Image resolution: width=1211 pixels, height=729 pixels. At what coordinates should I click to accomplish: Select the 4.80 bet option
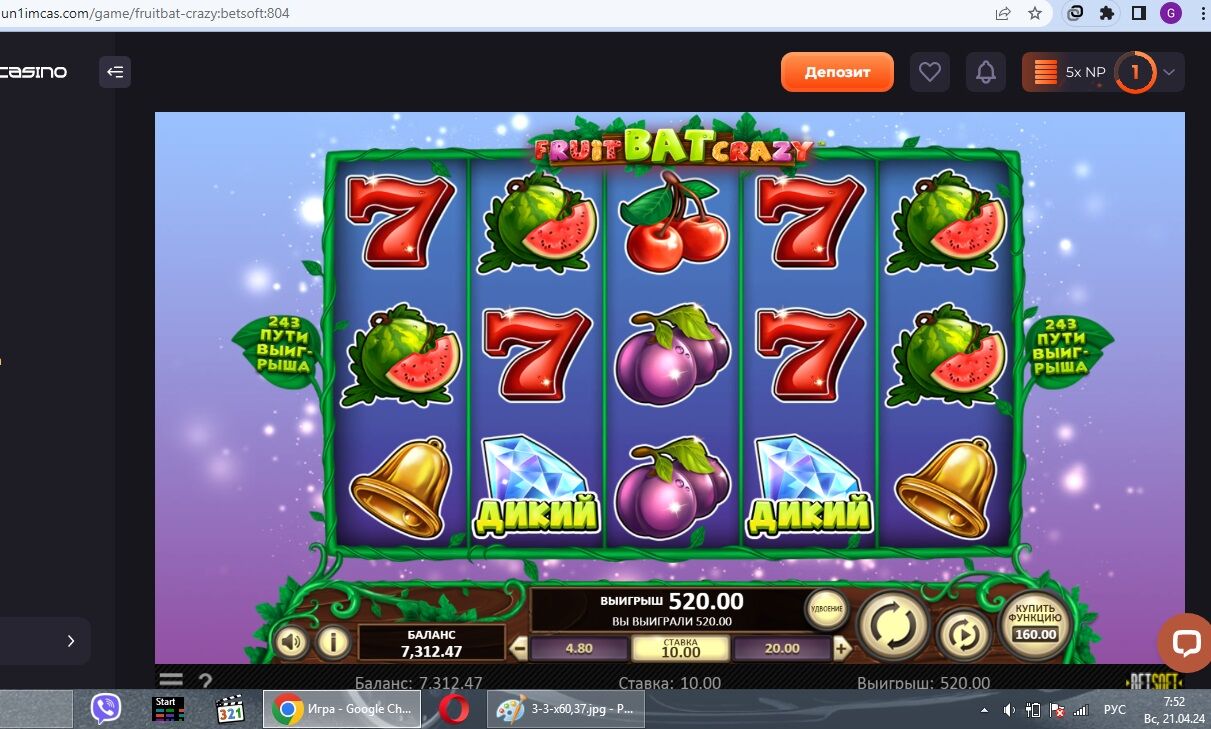(579, 649)
